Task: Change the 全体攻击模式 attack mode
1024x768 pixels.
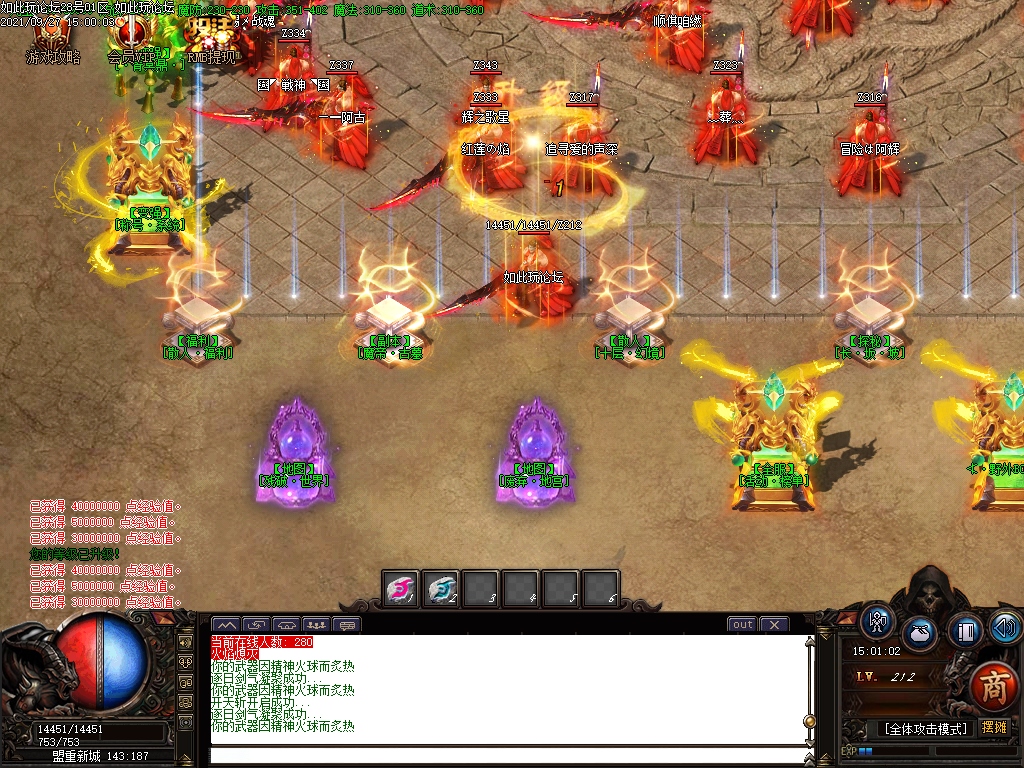Action: [x=925, y=729]
